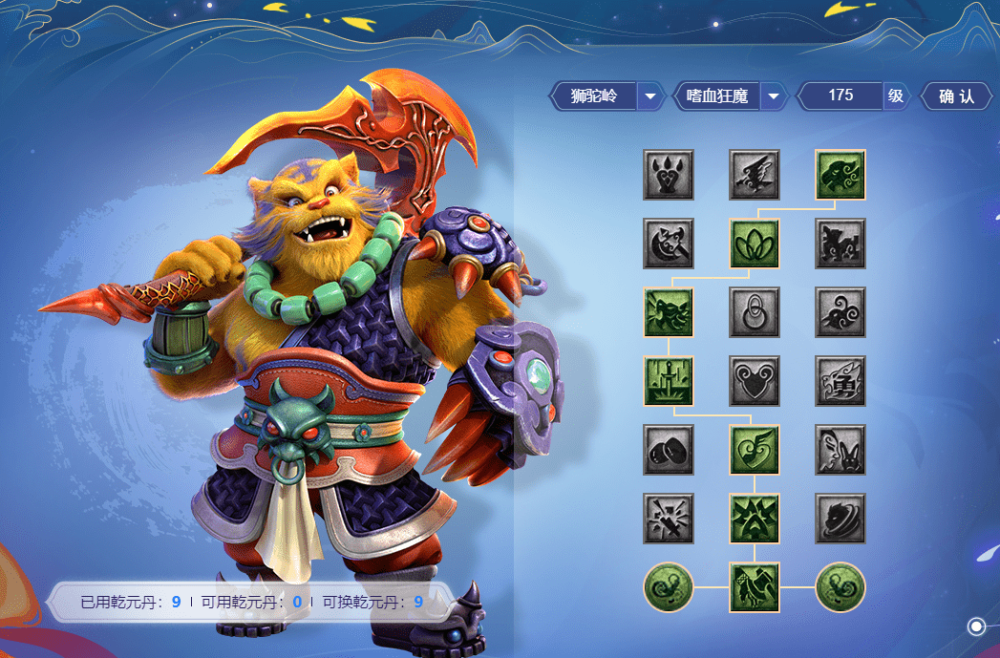The width and height of the screenshot is (1000, 658).
Task: Click the right round green swirl node
Action: 840,587
